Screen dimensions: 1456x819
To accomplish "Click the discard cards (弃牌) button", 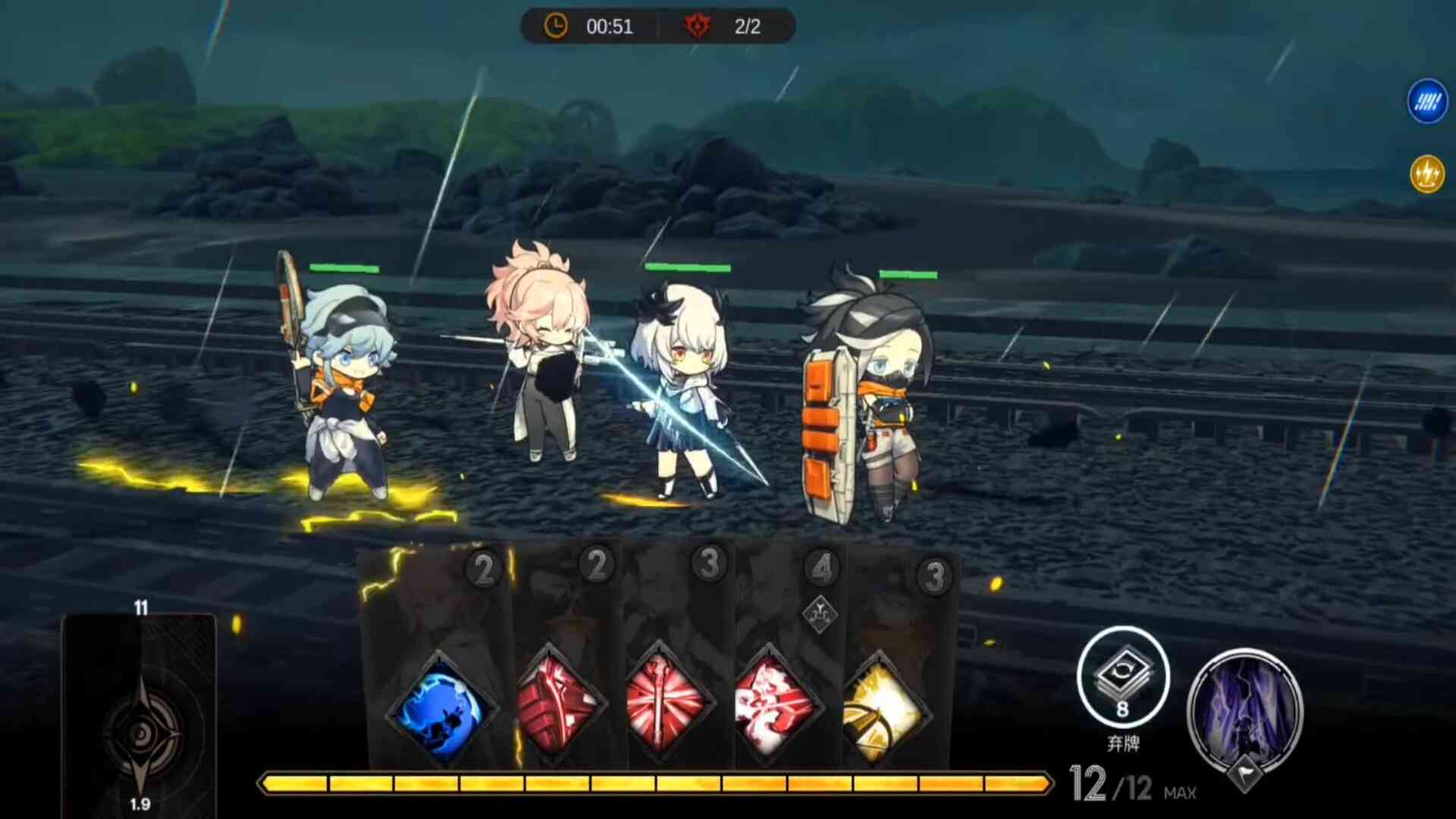I will (x=1123, y=677).
